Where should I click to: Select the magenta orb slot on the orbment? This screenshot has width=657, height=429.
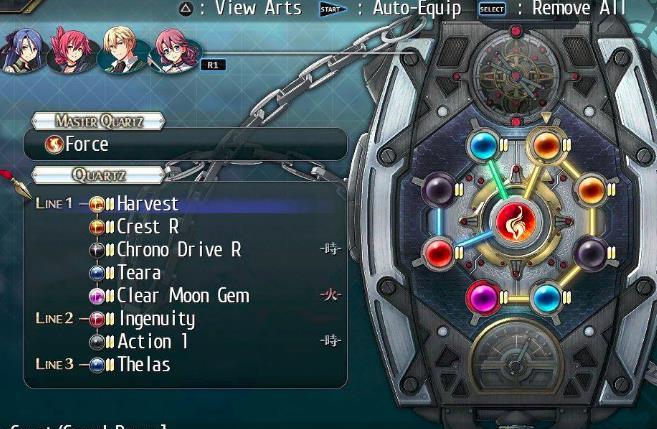click(x=484, y=297)
